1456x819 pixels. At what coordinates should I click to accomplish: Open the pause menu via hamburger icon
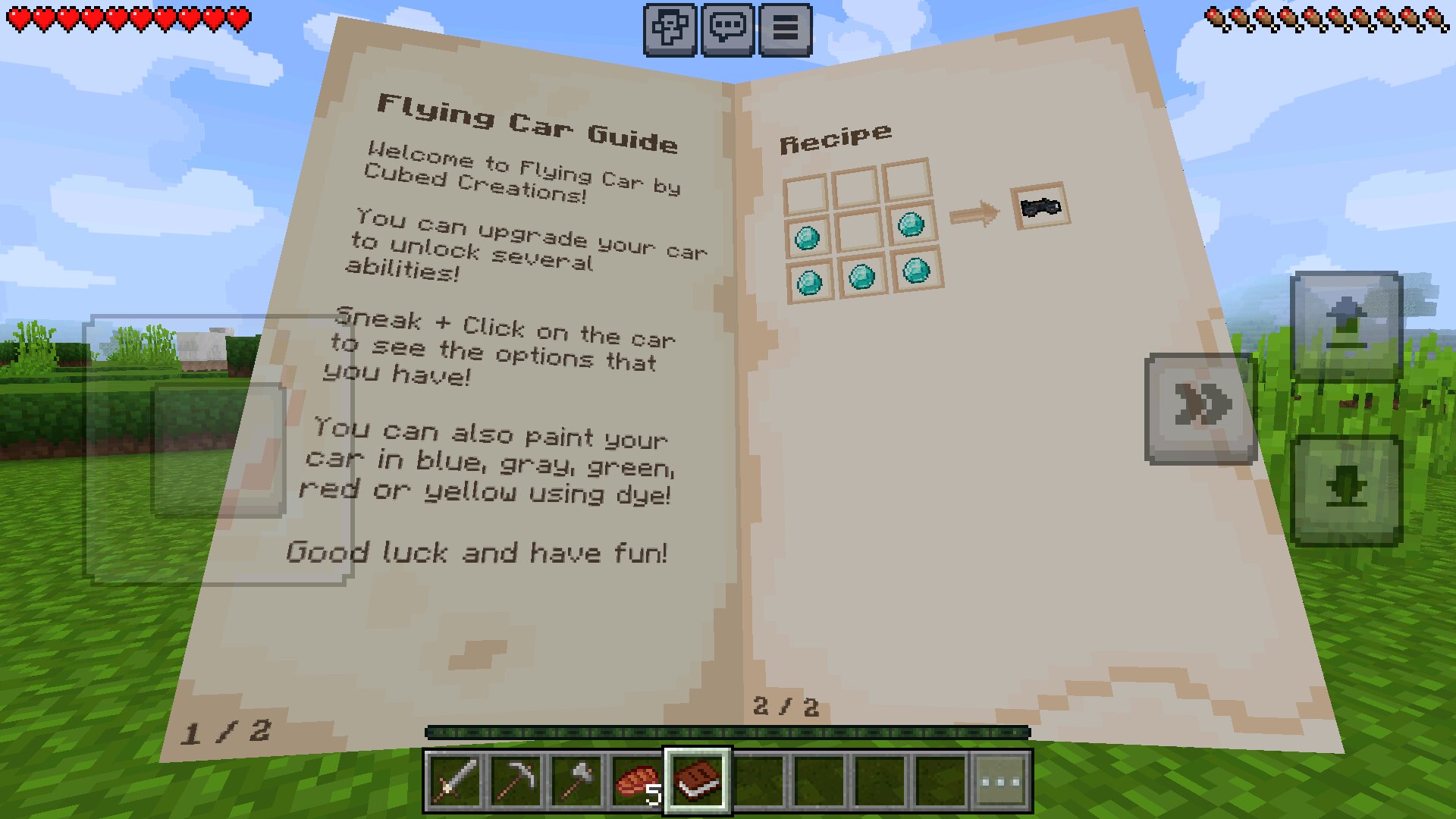pyautogui.click(x=786, y=30)
